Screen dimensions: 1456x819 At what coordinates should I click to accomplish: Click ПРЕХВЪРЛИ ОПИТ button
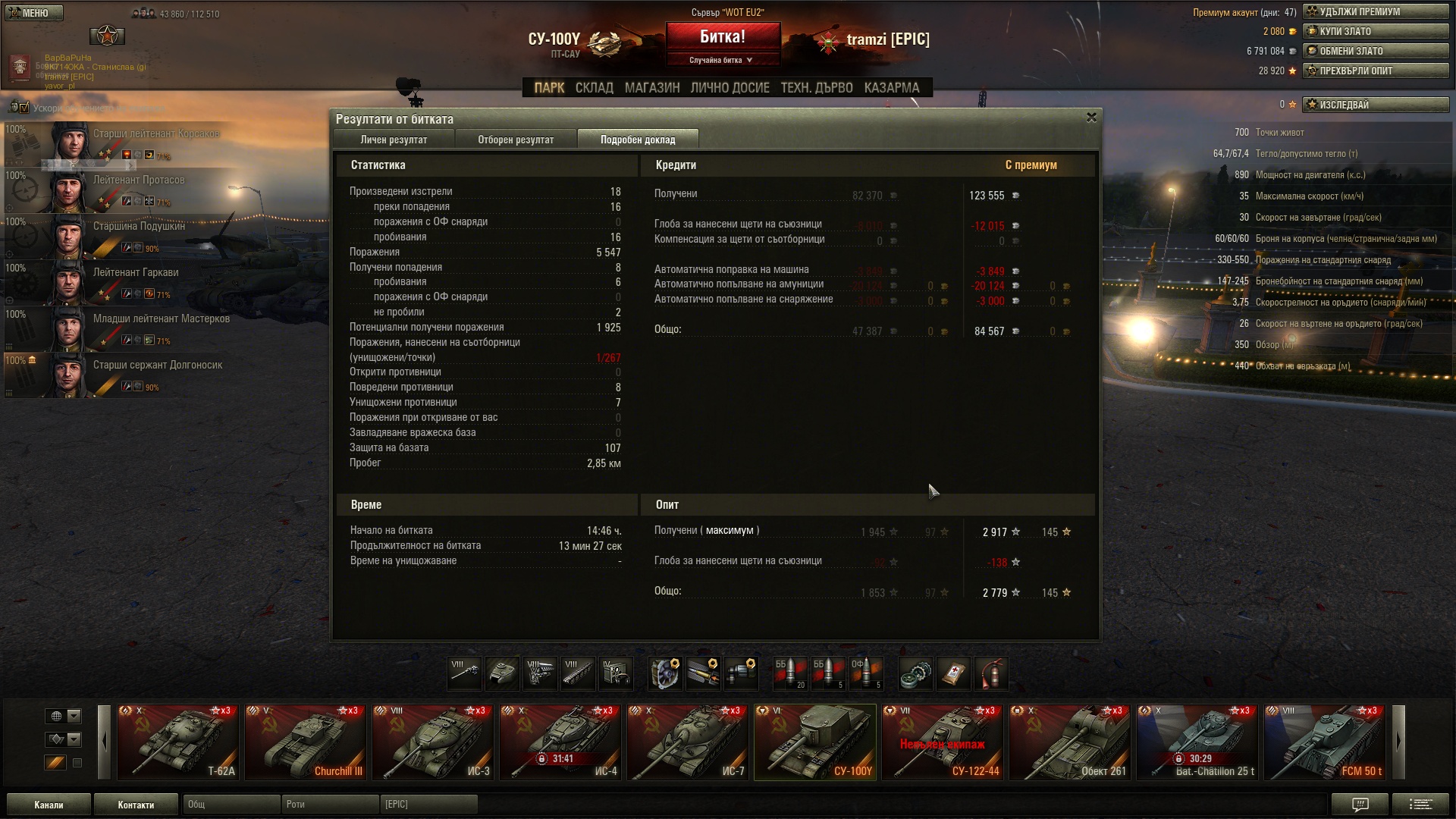1375,71
